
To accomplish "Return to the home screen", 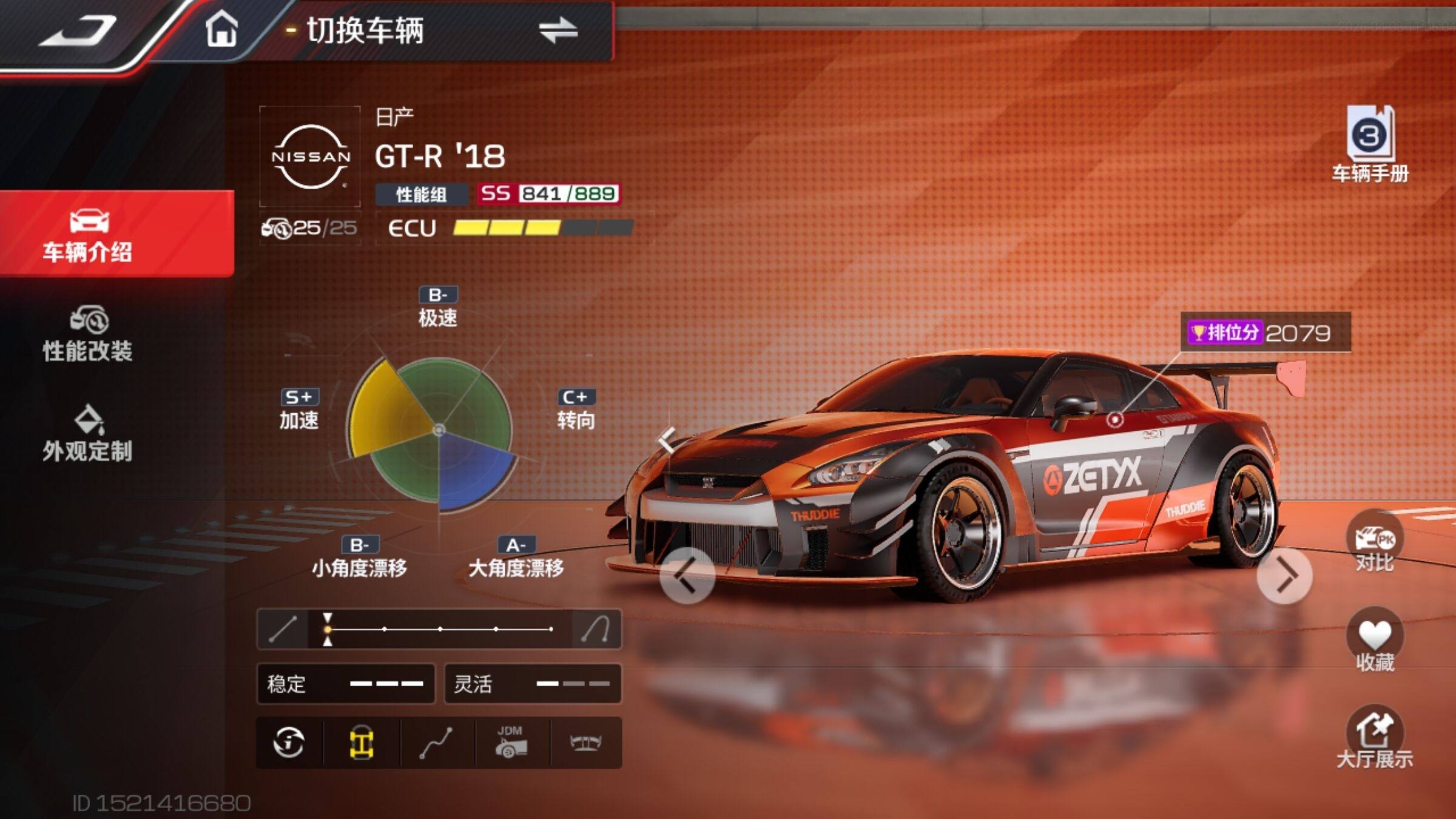I will (221, 29).
